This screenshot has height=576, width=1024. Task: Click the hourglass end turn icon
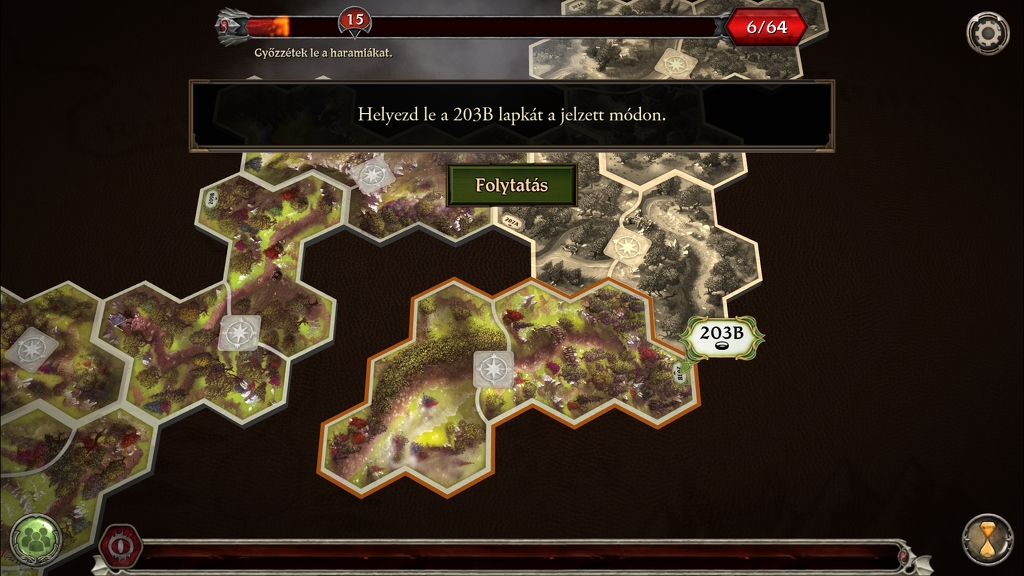tap(987, 540)
